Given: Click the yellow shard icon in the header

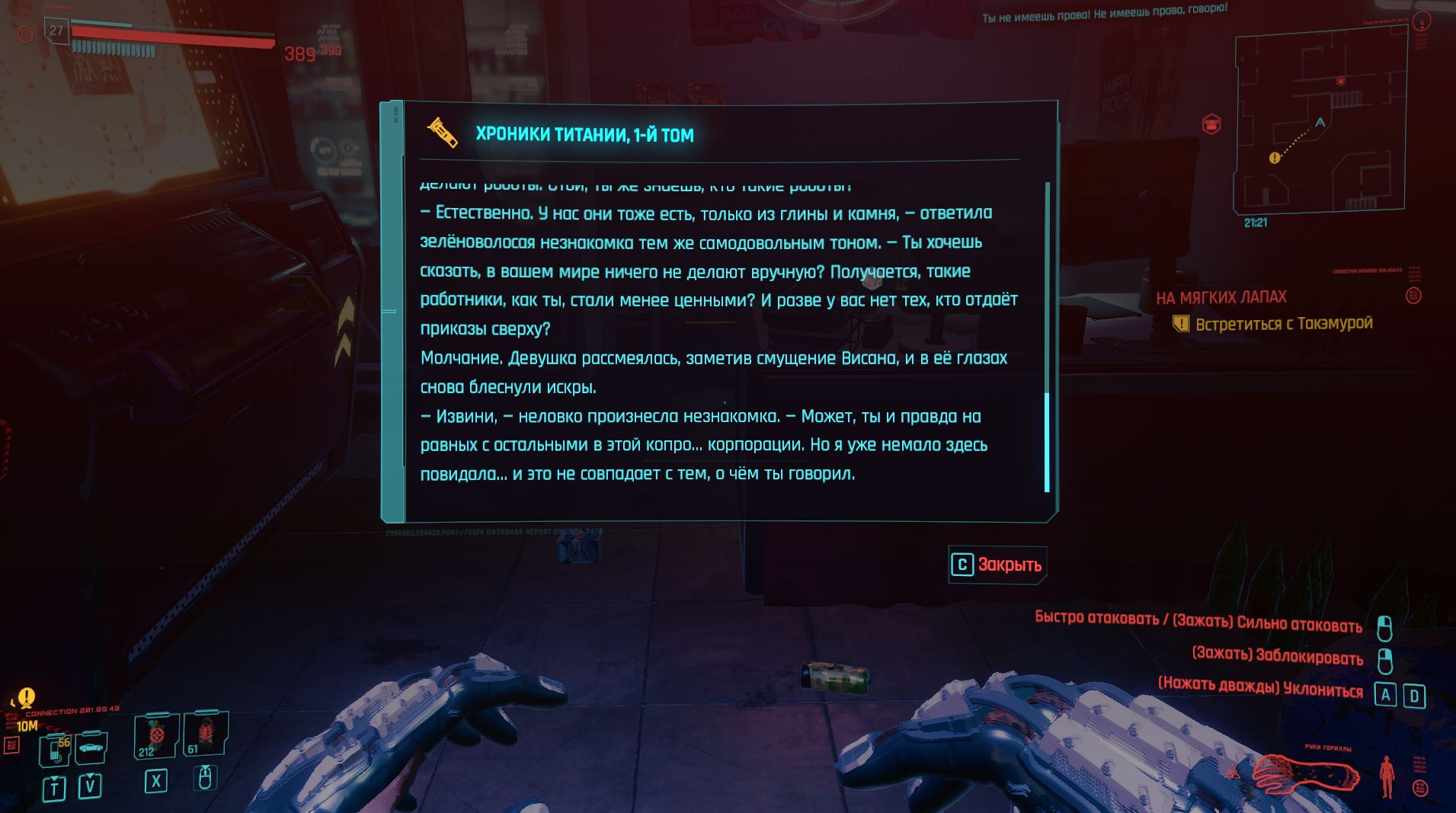Looking at the screenshot, I should click(443, 133).
